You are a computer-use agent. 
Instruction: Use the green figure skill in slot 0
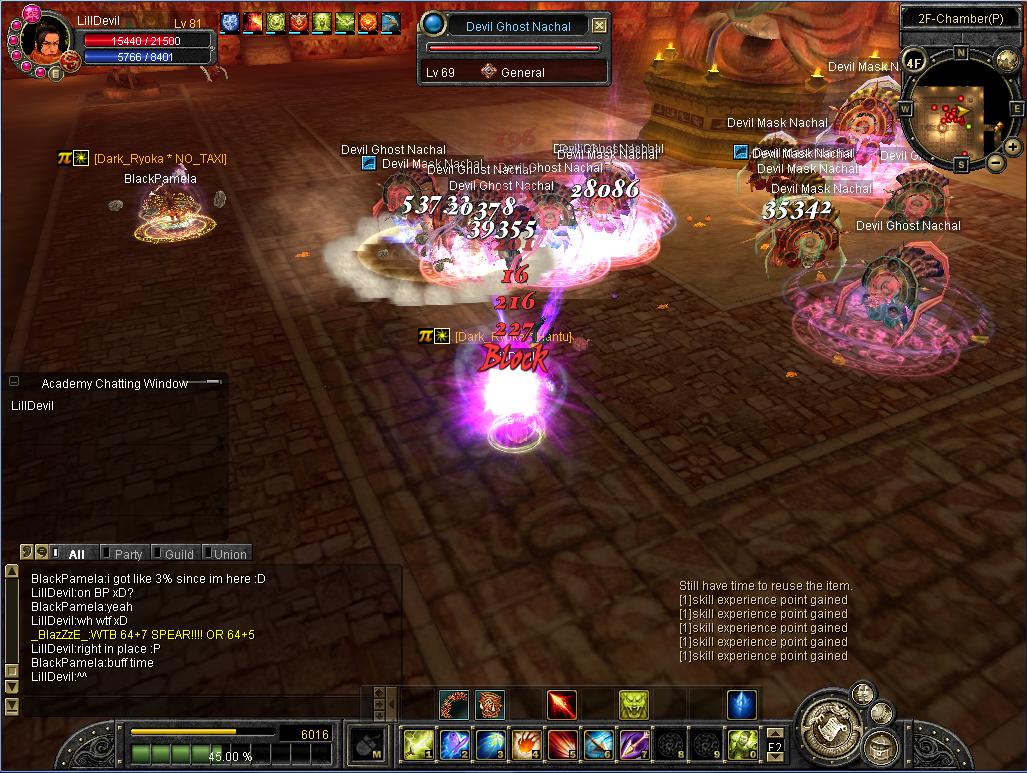[x=742, y=744]
